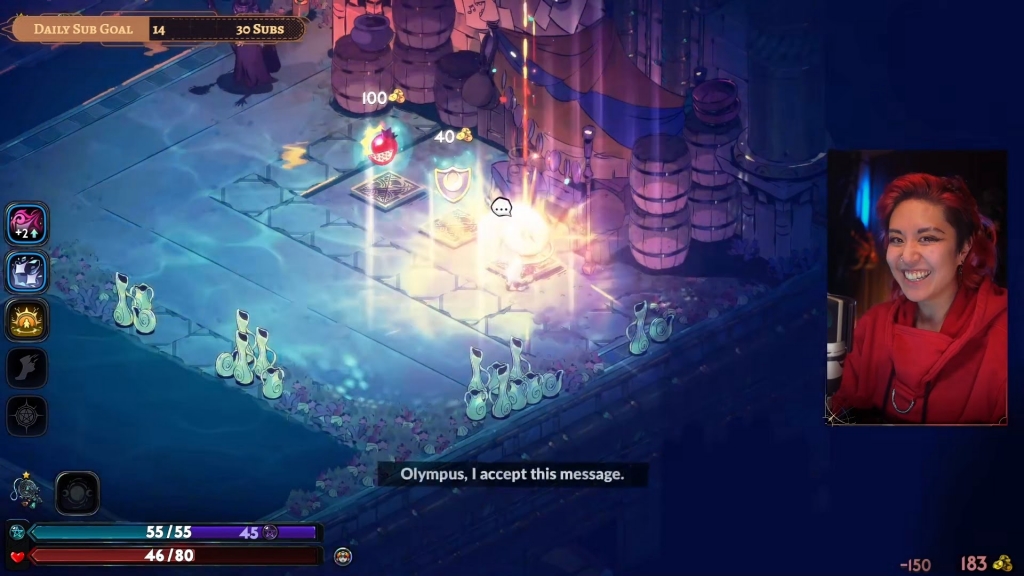The height and width of the screenshot is (576, 1024).
Task: Click the empty pentagram cast slot
Action: (27, 416)
